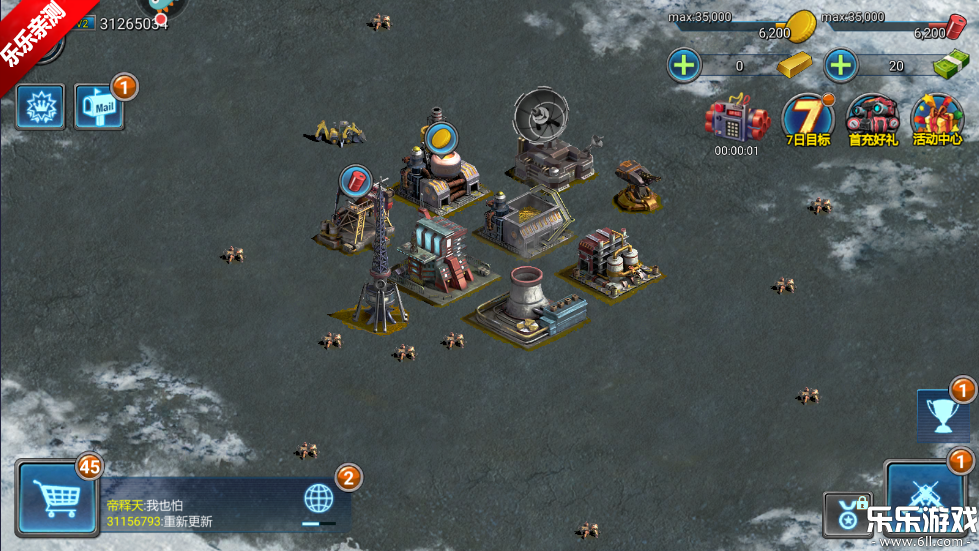
Task: Open the shopping cart store
Action: point(57,497)
